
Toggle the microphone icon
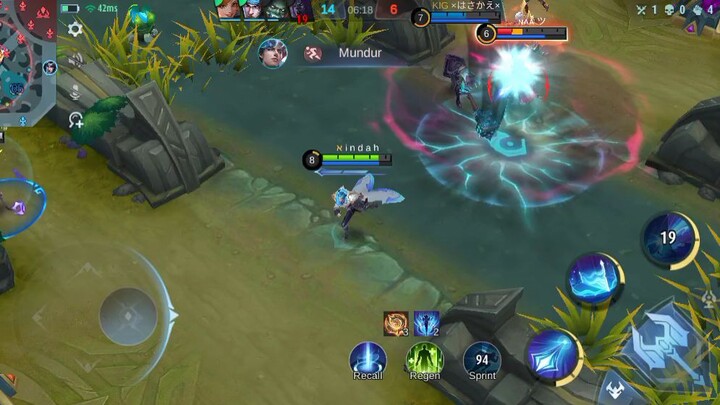point(75,92)
